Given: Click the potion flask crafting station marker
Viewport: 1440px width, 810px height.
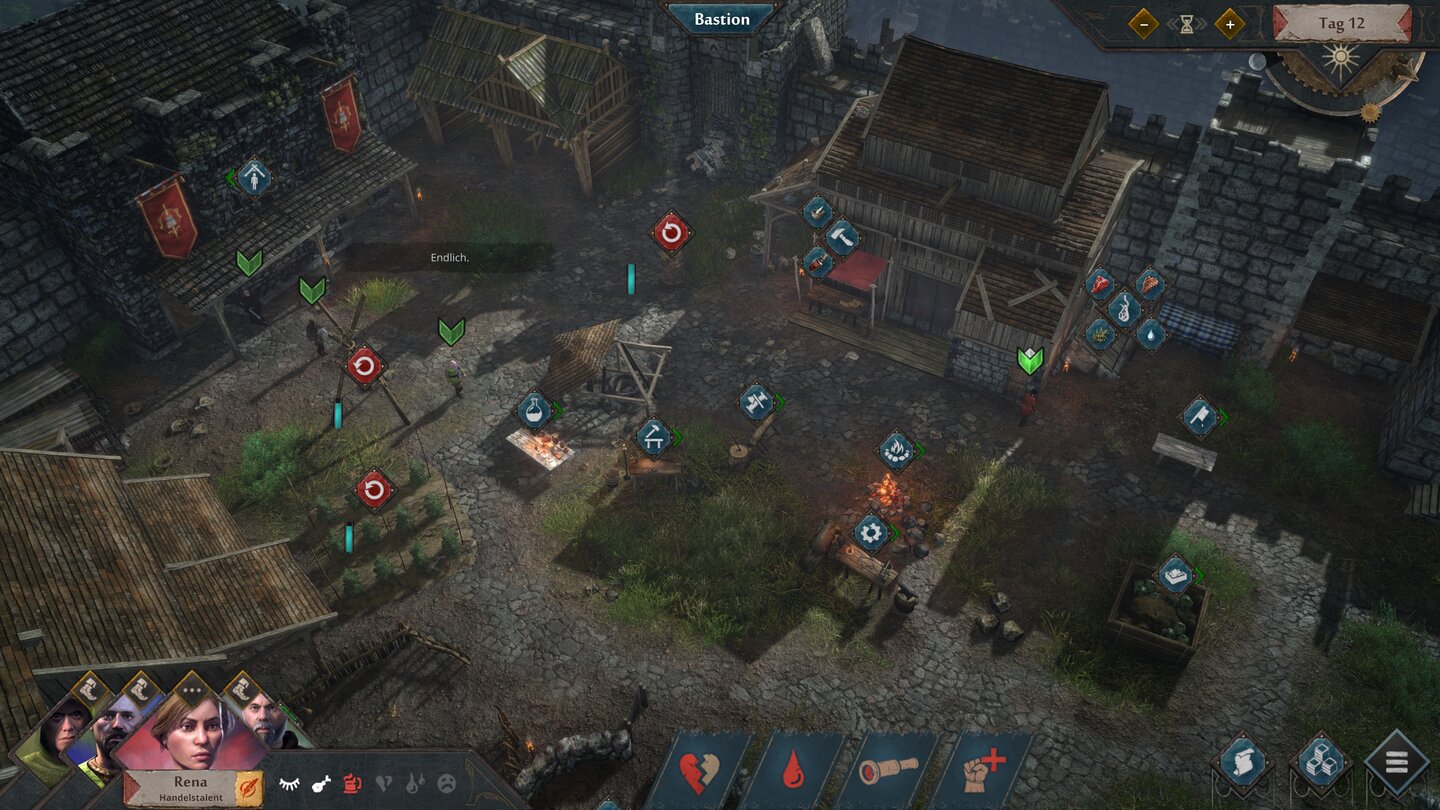Looking at the screenshot, I should [535, 410].
